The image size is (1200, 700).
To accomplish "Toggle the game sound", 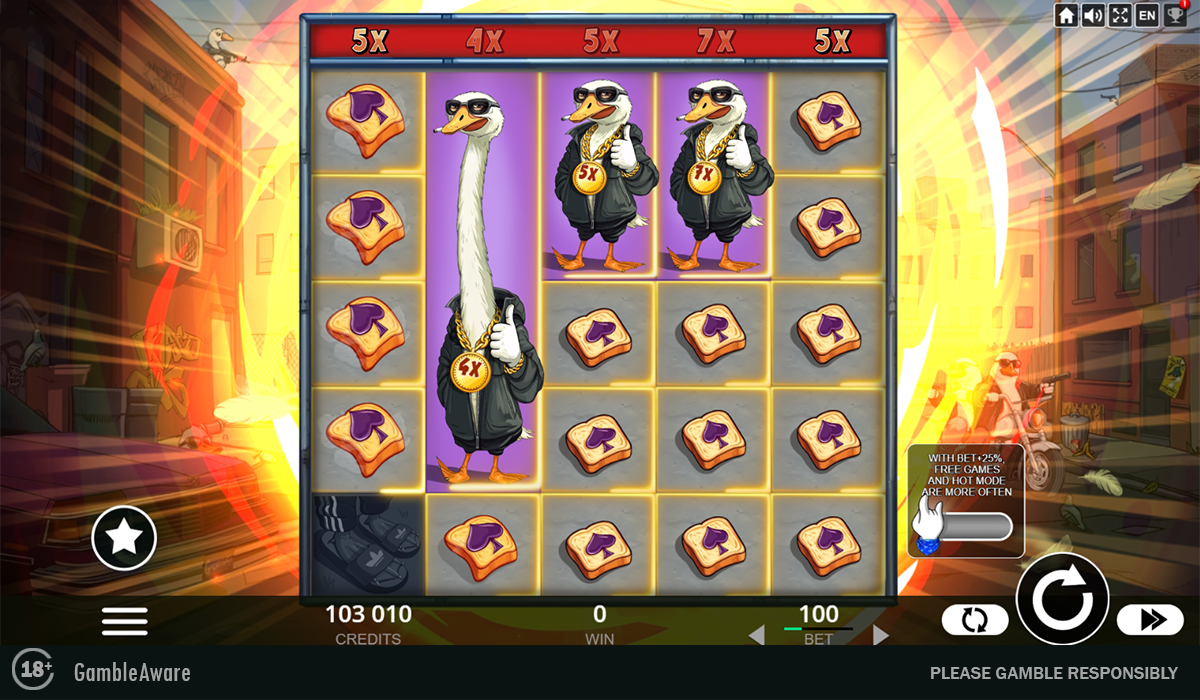I will point(1093,15).
